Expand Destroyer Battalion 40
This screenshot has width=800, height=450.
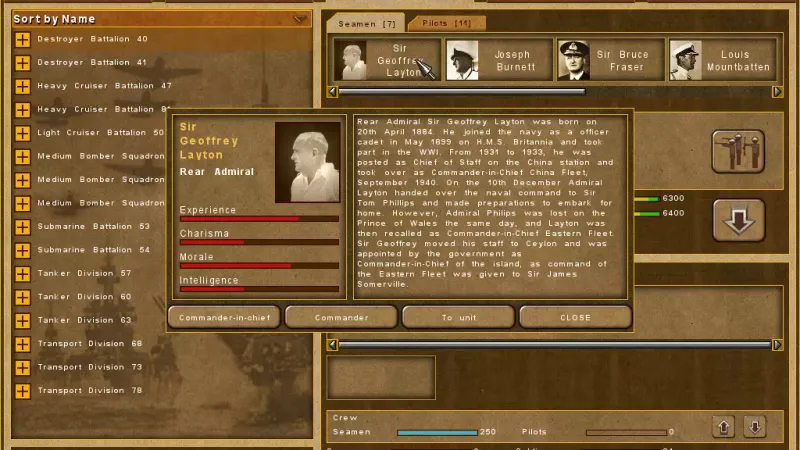(22, 39)
